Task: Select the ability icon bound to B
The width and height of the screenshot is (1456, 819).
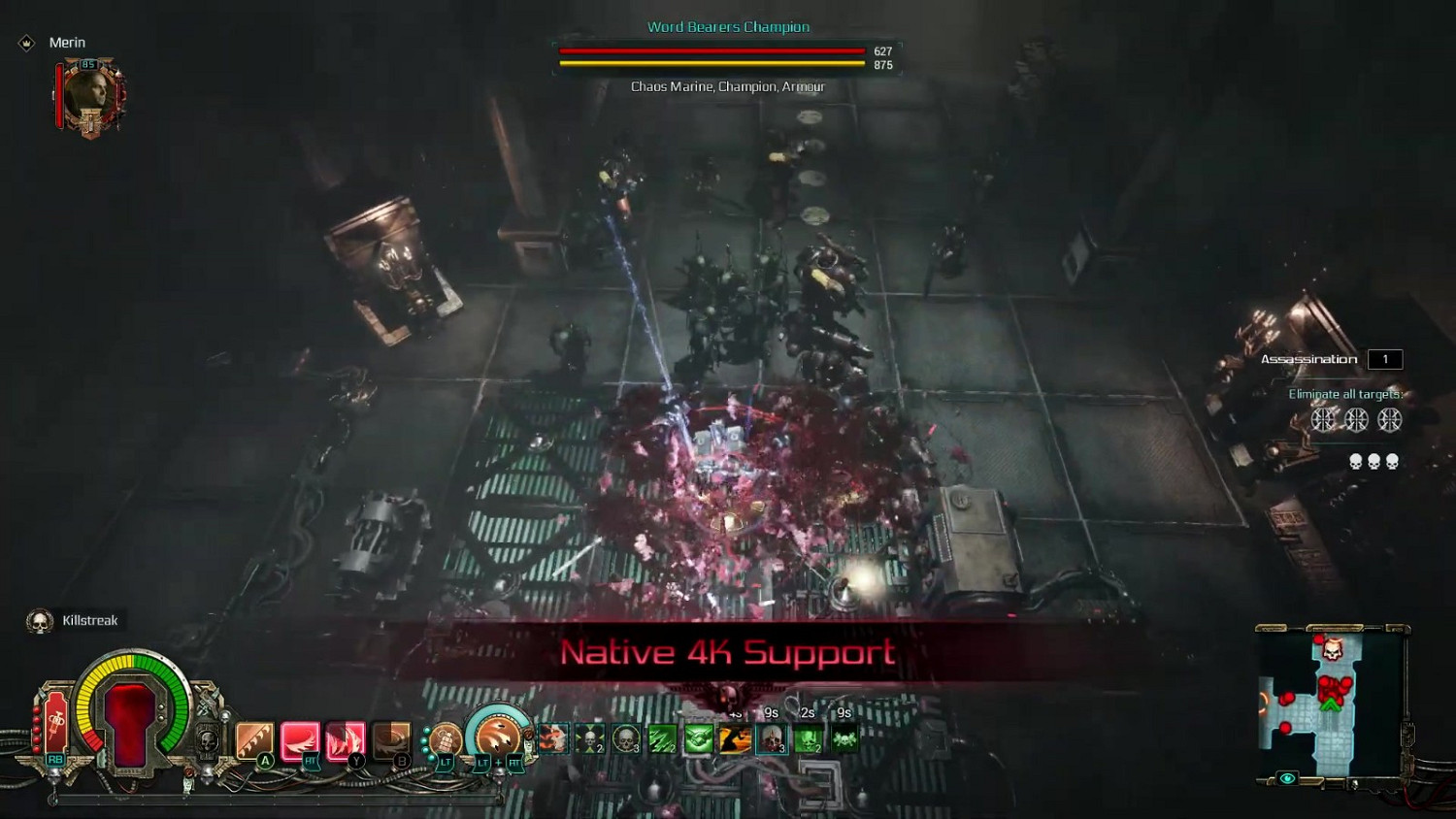Action: [x=389, y=736]
